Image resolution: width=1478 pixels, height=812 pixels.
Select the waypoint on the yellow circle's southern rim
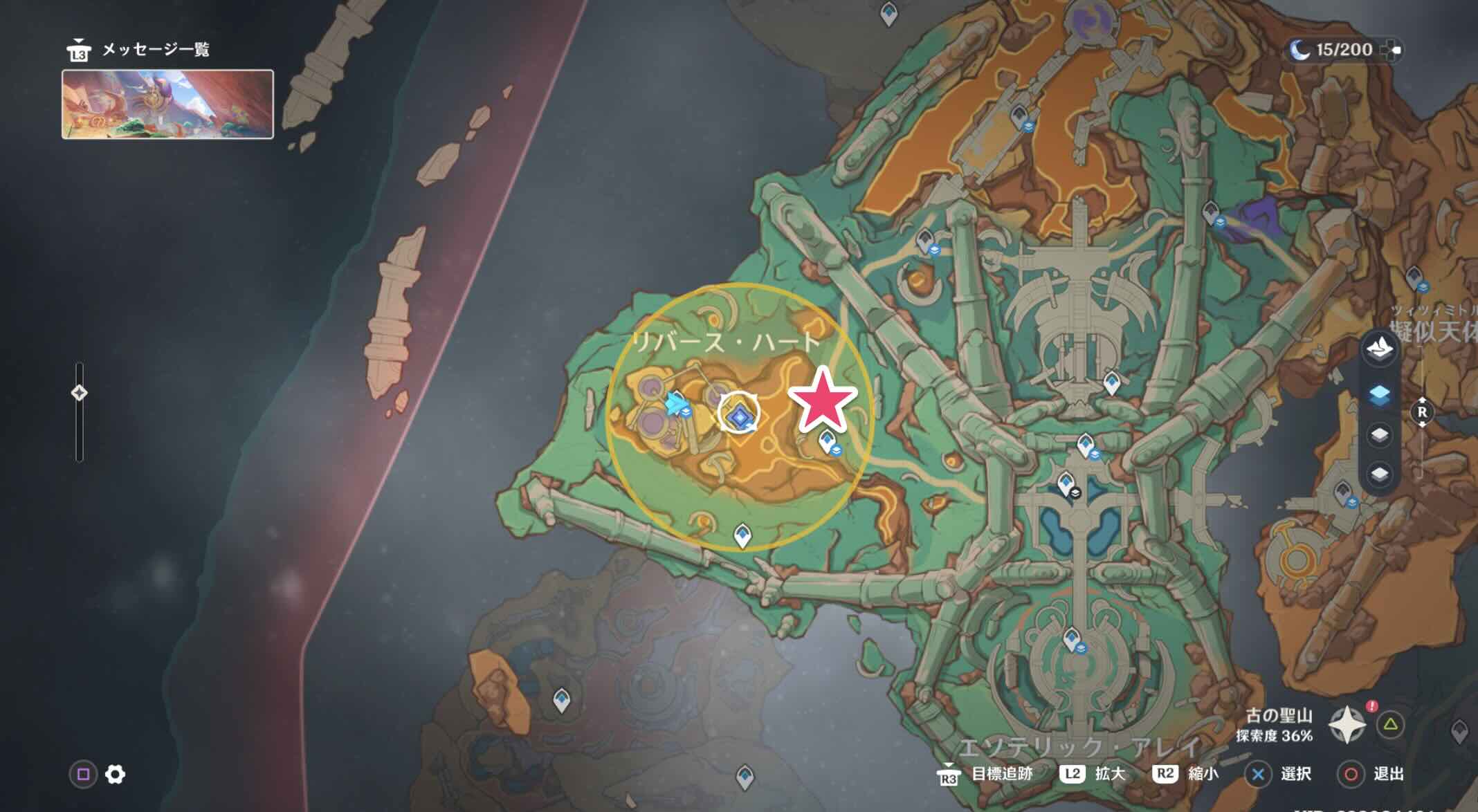click(x=742, y=535)
